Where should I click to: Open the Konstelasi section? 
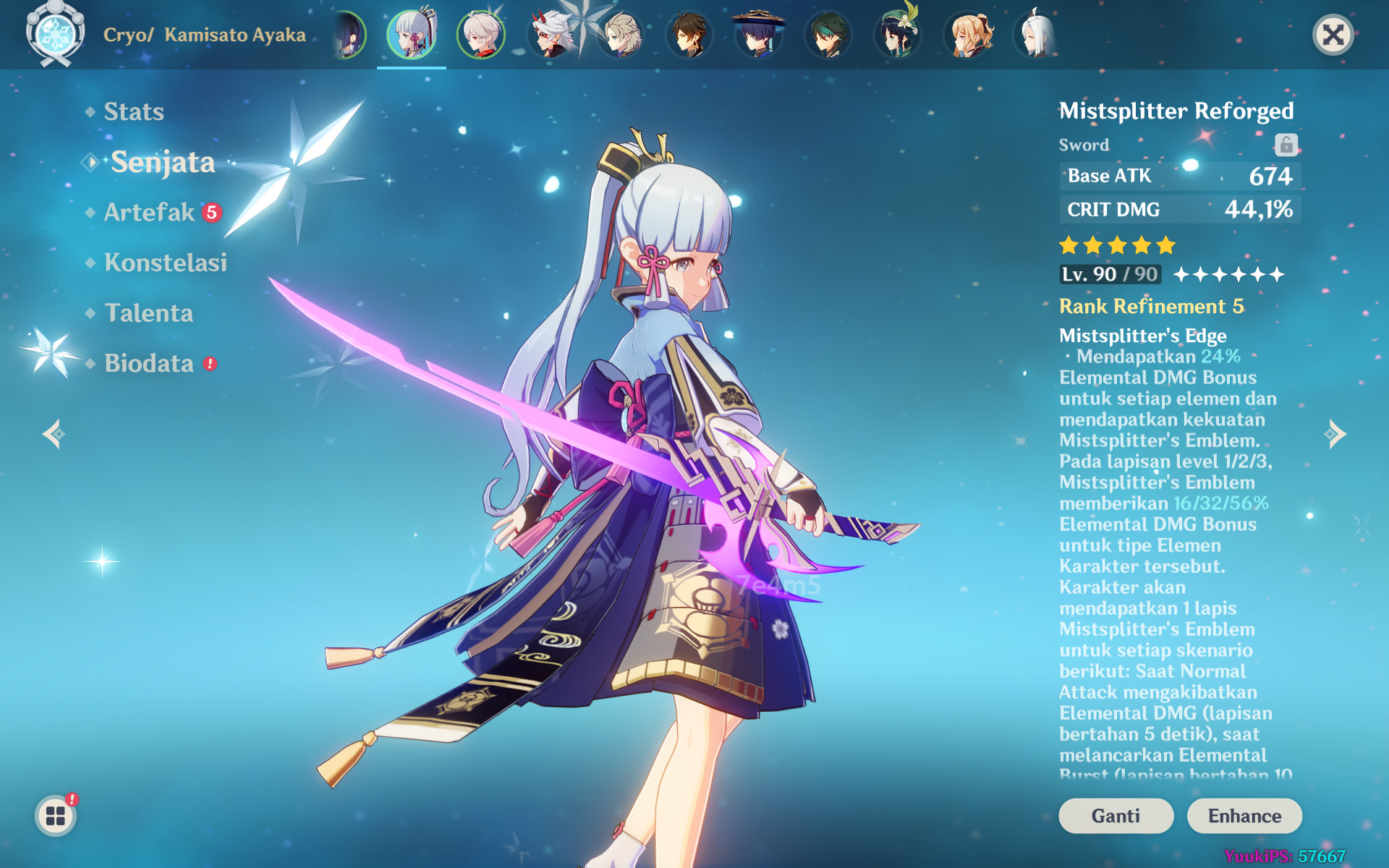pyautogui.click(x=166, y=263)
